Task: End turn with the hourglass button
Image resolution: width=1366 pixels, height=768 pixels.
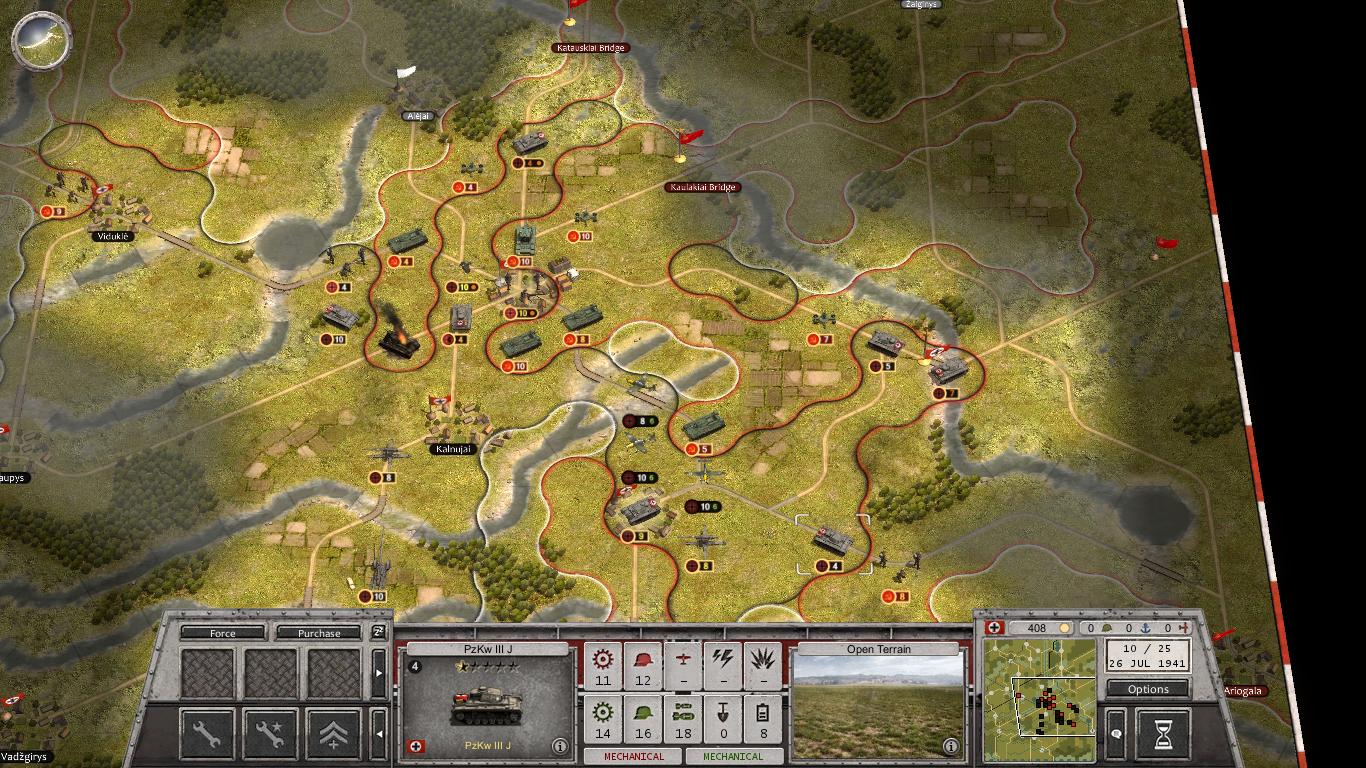Action: (1164, 735)
